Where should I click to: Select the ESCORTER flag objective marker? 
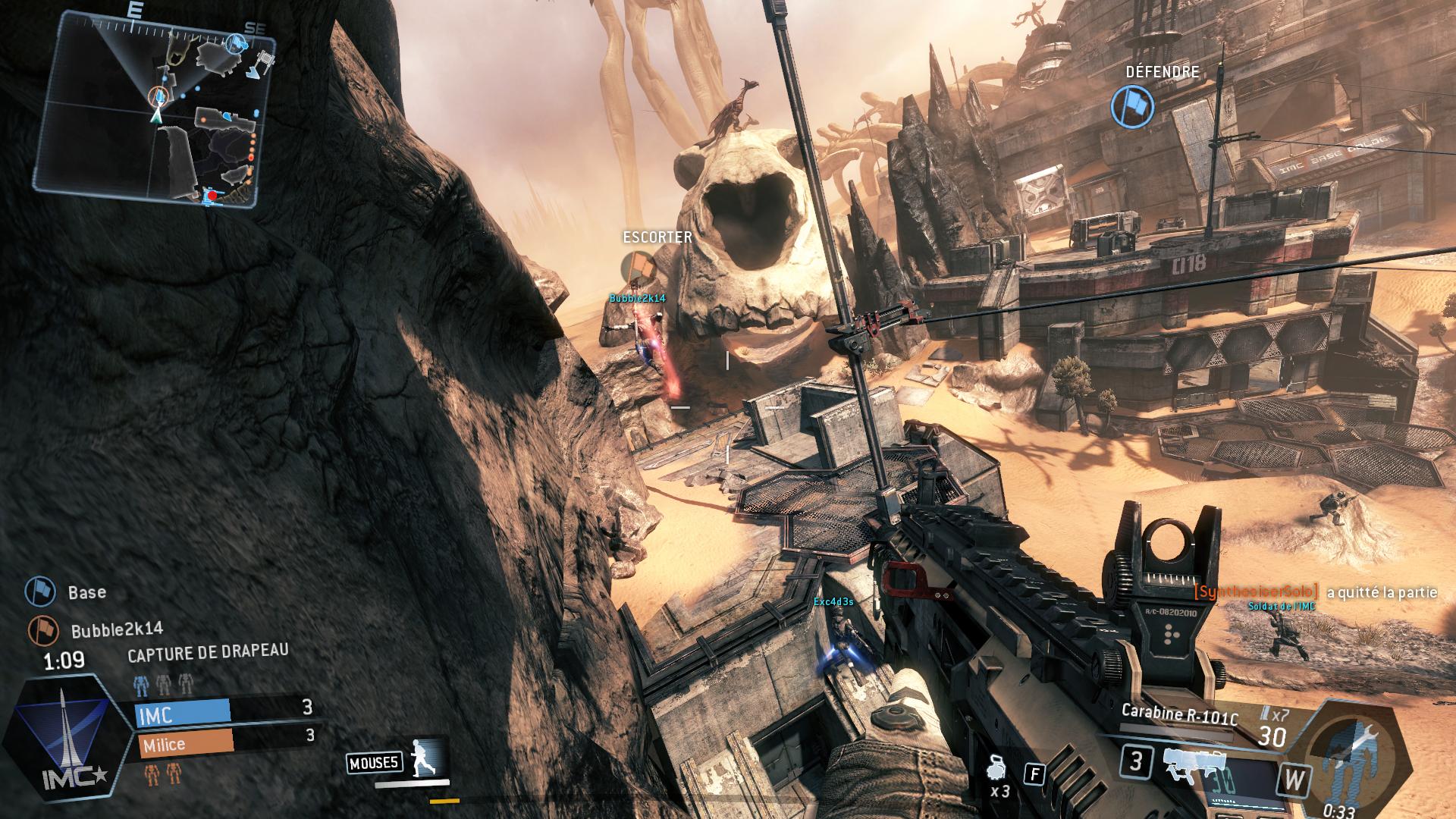pos(638,267)
